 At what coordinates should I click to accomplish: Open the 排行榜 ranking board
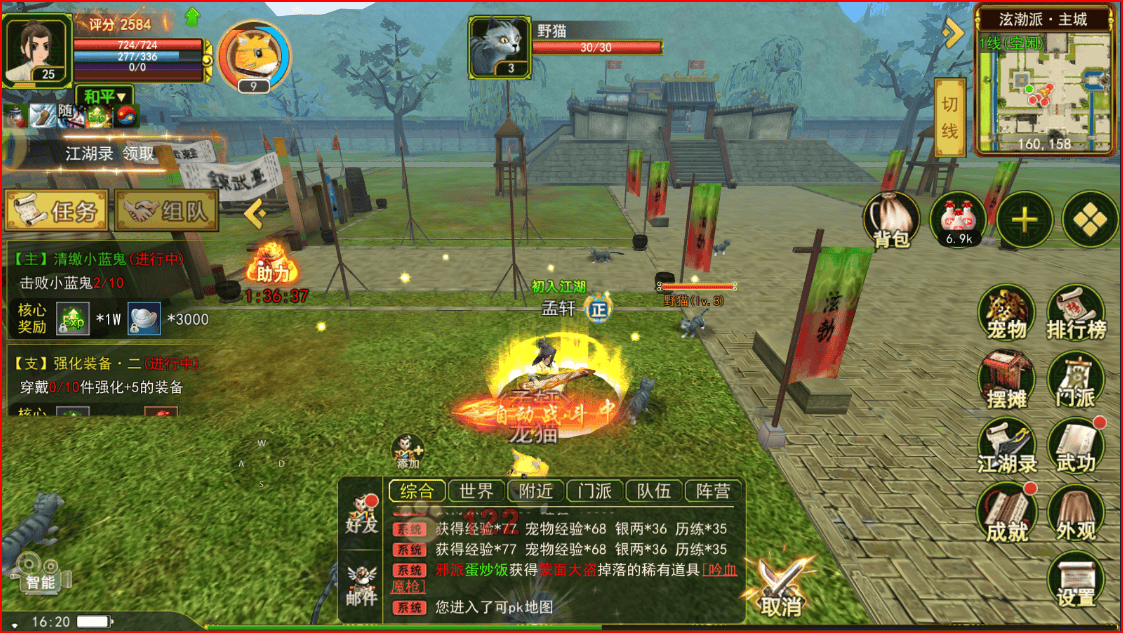pyautogui.click(x=1076, y=314)
